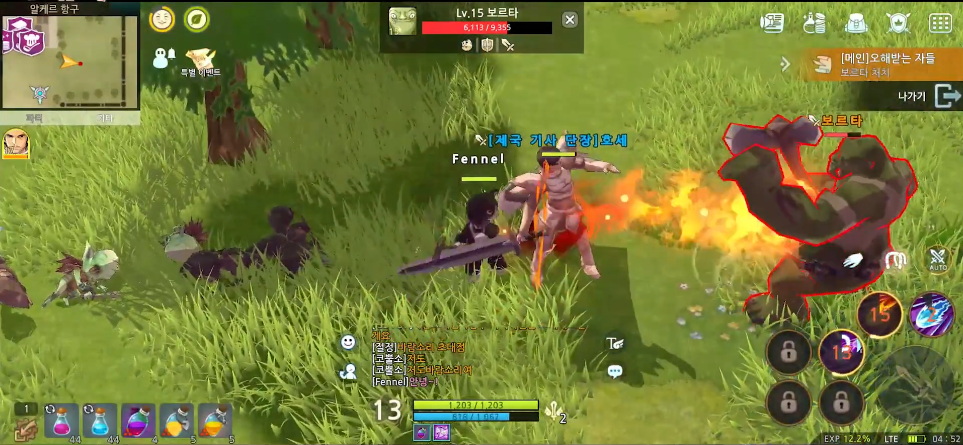Open the smiley face status icon
963x445 pixels.
pyautogui.click(x=161, y=19)
